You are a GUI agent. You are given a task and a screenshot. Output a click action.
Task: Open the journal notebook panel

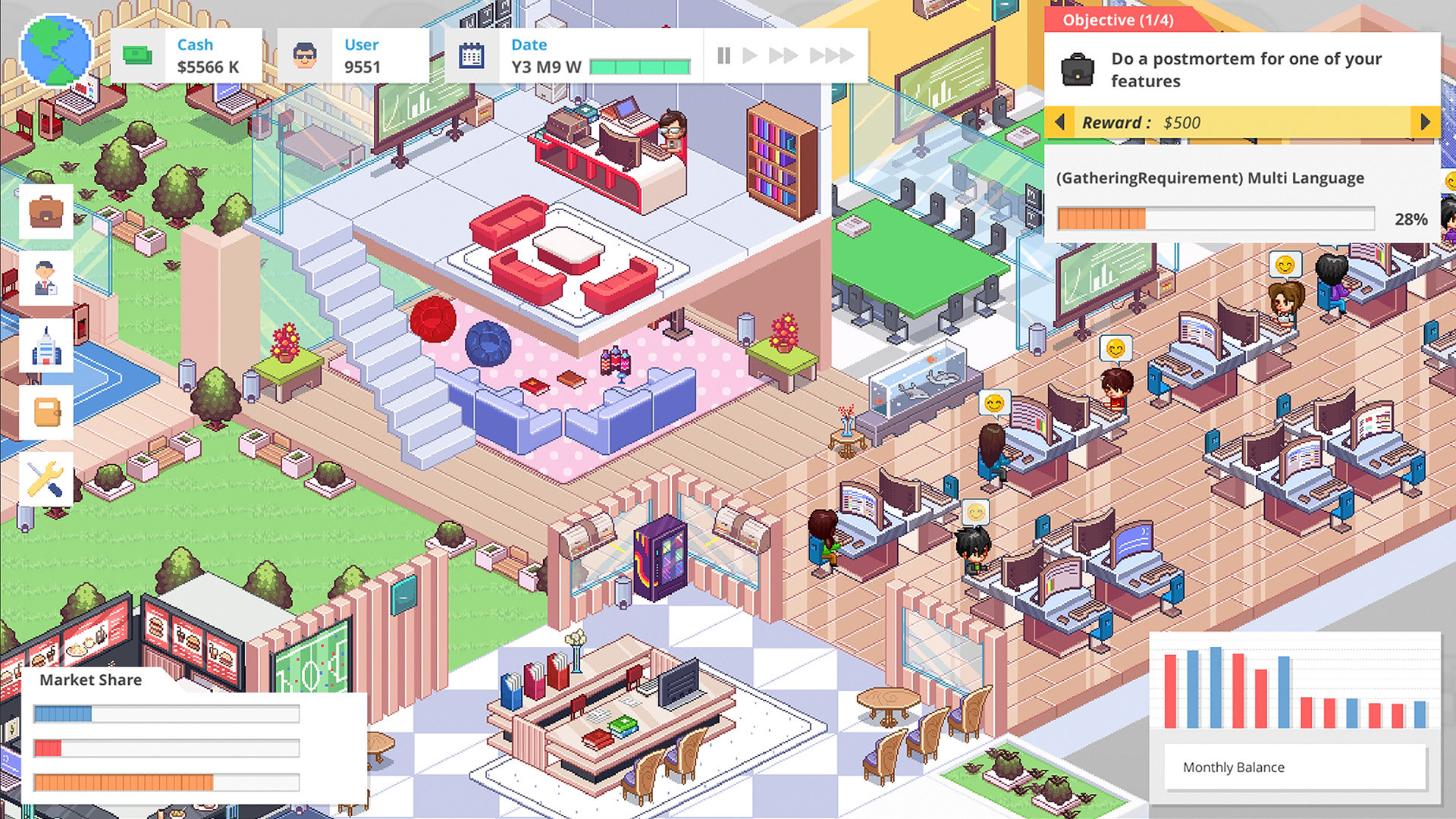point(47,412)
